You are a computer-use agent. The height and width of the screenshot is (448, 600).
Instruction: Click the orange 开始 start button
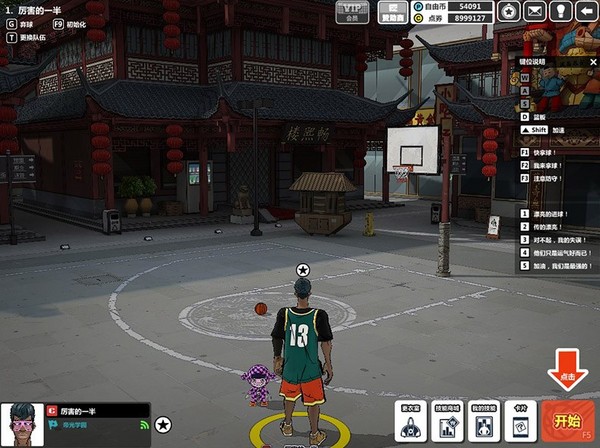[x=567, y=420]
